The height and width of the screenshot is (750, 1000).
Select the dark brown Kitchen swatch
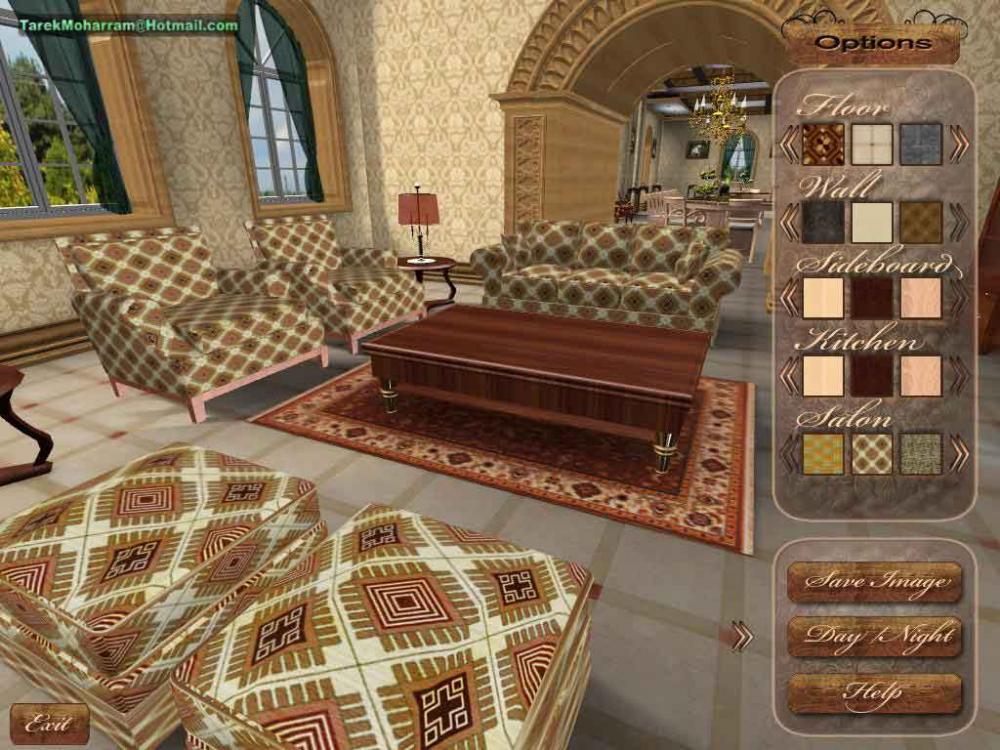(x=872, y=376)
